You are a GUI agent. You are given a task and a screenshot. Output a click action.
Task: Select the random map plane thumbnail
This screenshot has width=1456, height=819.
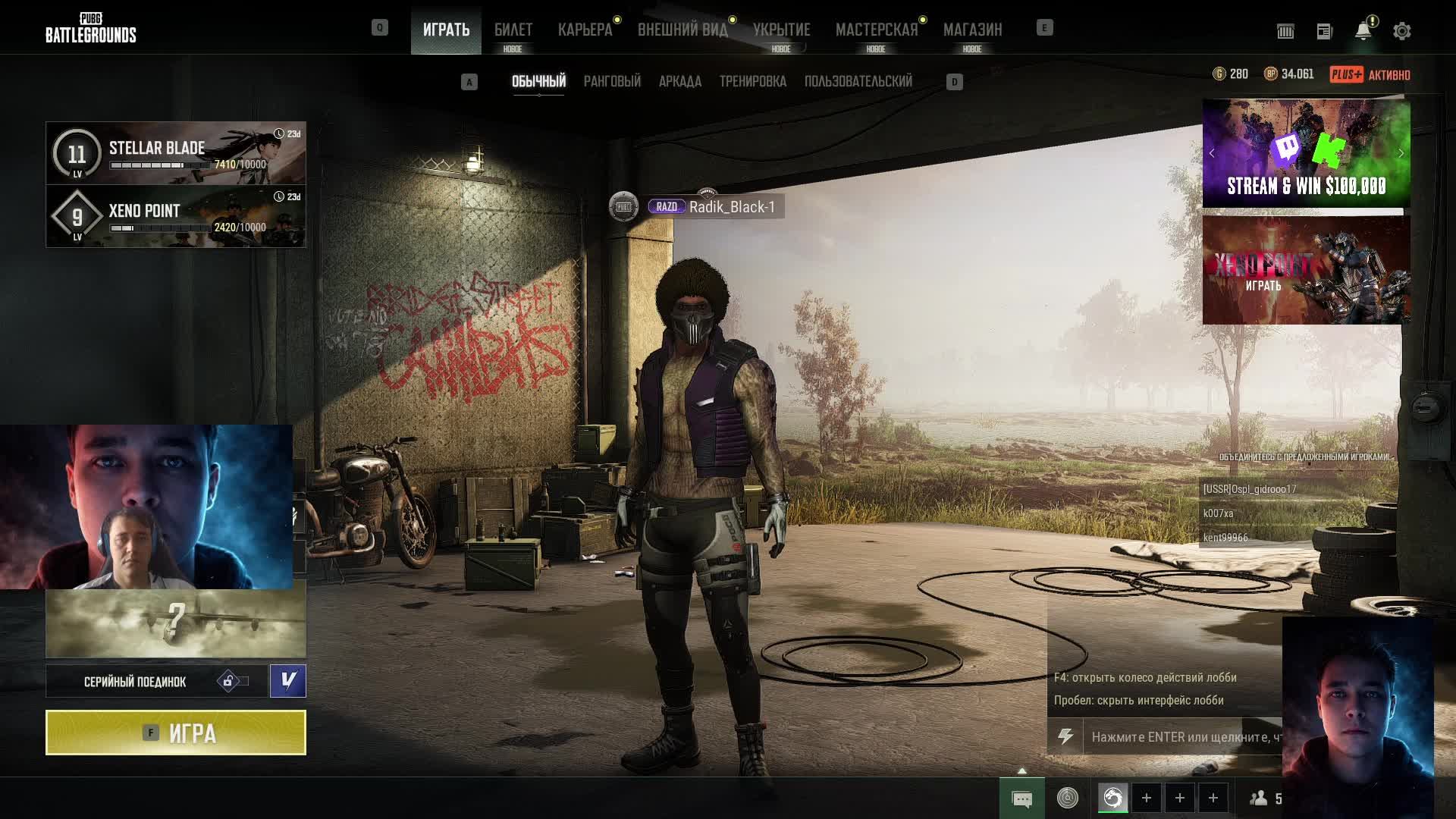[x=176, y=623]
